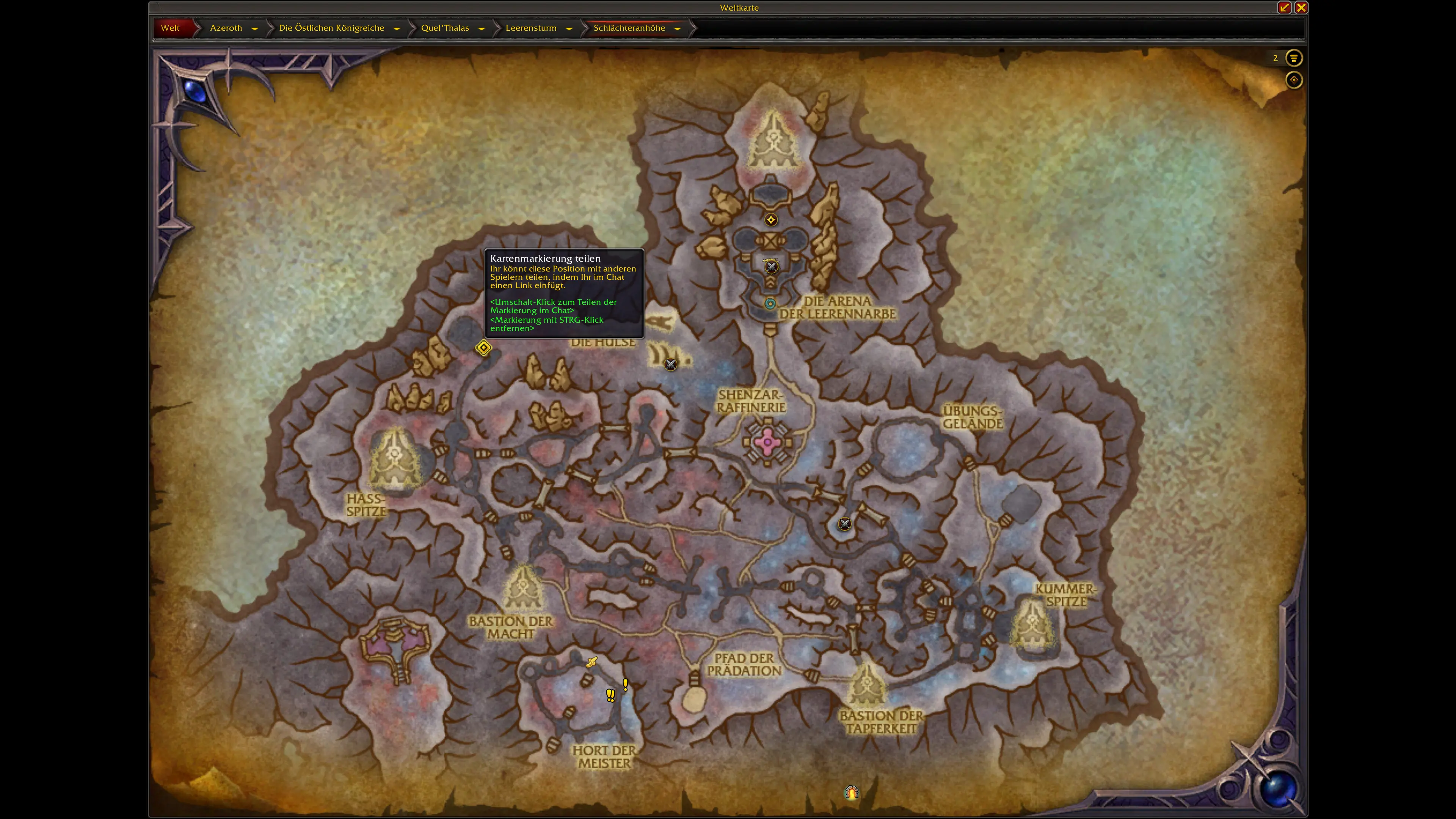Click the single exclamation quest marker
The height and width of the screenshot is (819, 1456).
coord(625,685)
